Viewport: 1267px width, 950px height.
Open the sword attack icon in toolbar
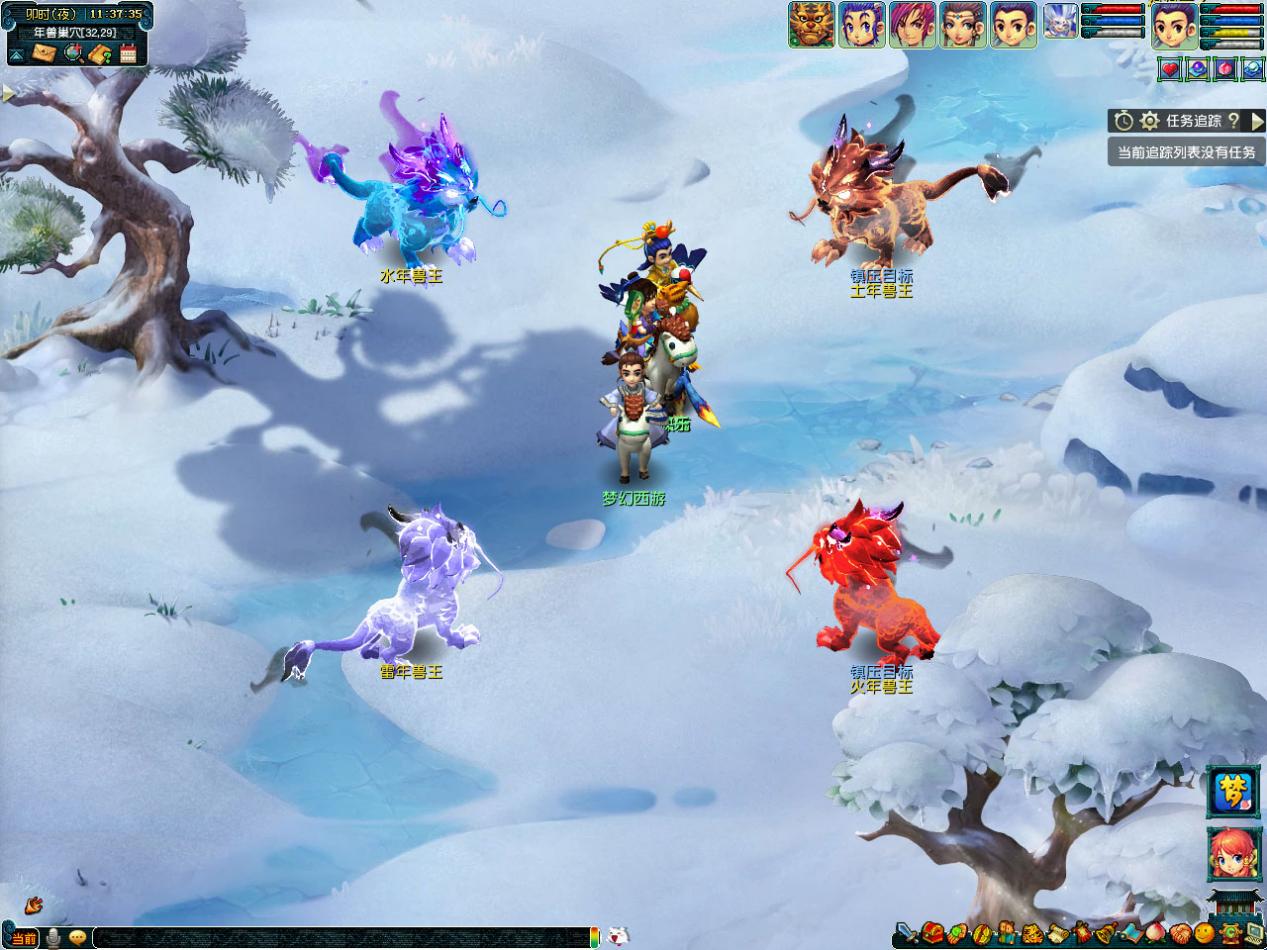pyautogui.click(x=905, y=934)
